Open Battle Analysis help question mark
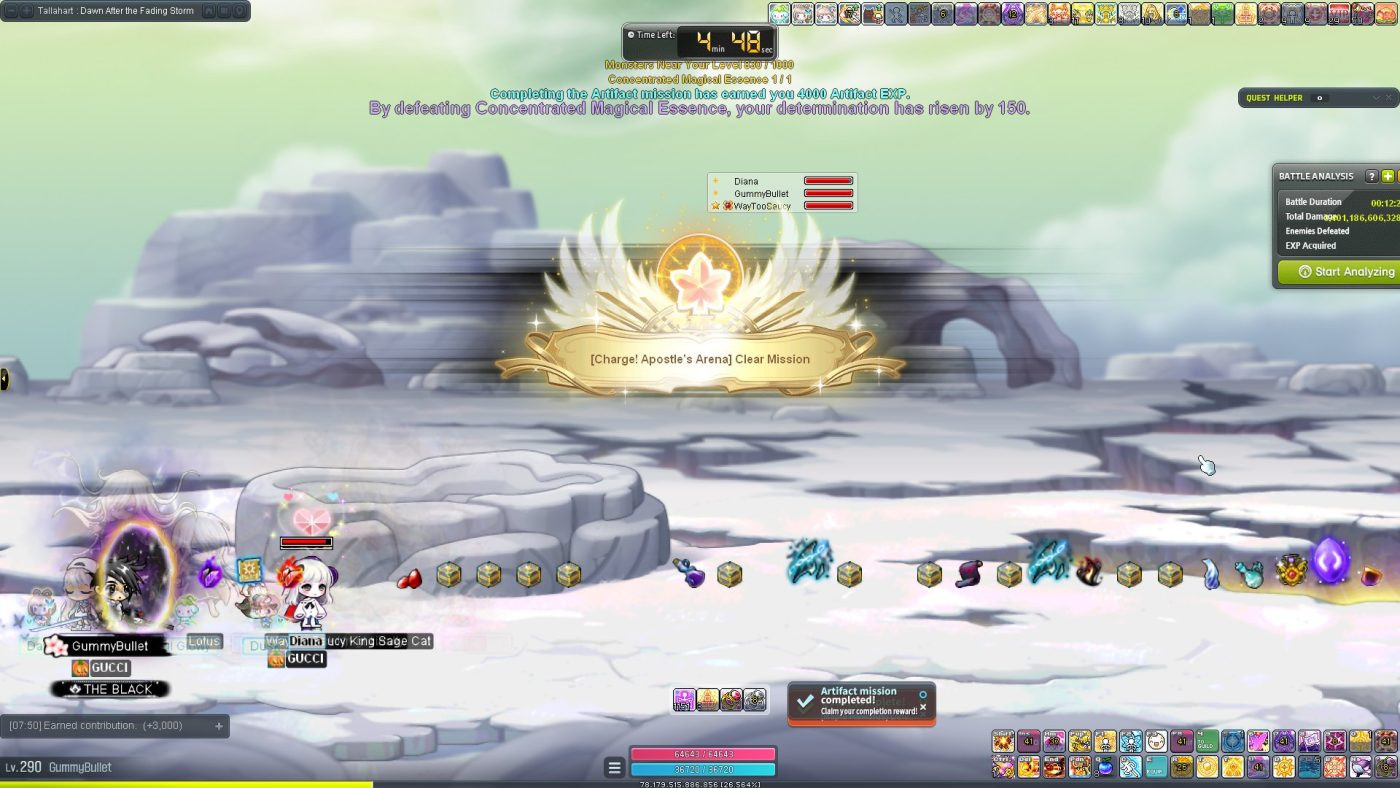The height and width of the screenshot is (788, 1400). click(x=1371, y=176)
